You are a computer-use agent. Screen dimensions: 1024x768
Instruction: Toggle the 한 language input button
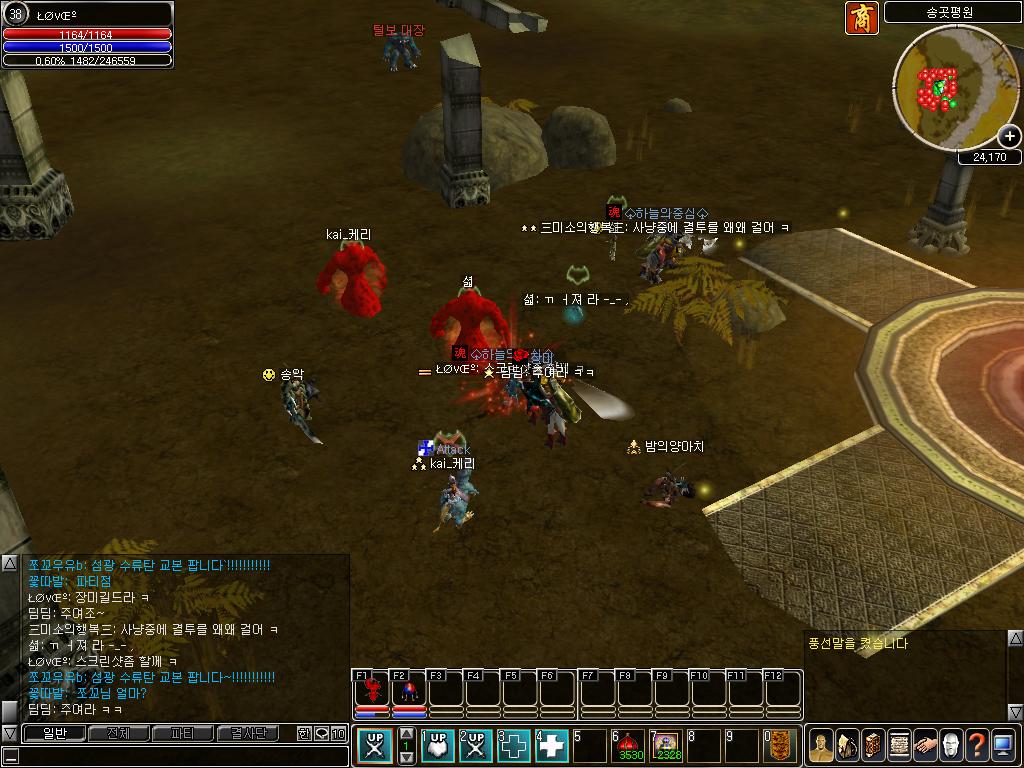(x=304, y=734)
